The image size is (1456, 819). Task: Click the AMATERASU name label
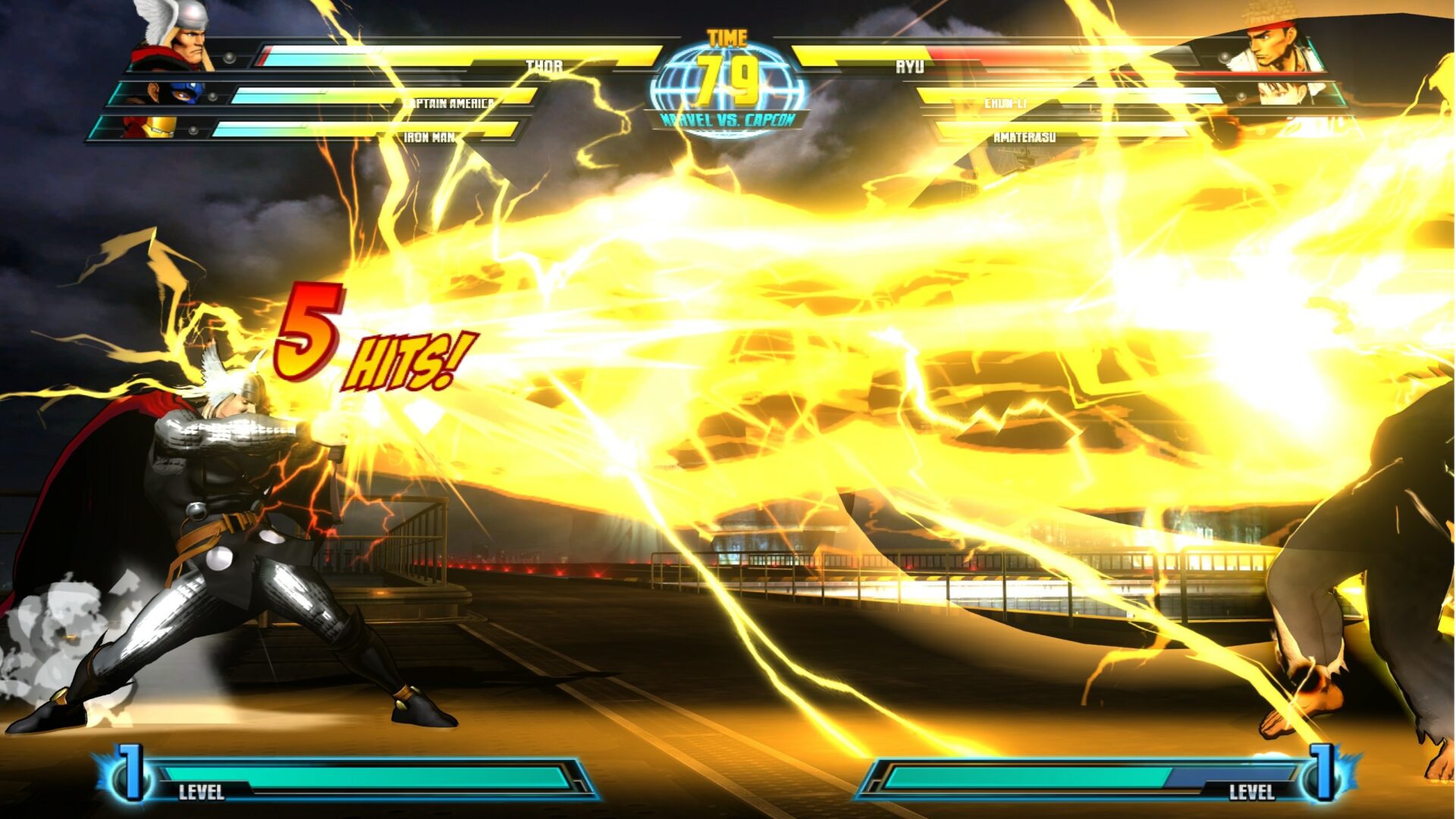click(x=1024, y=137)
